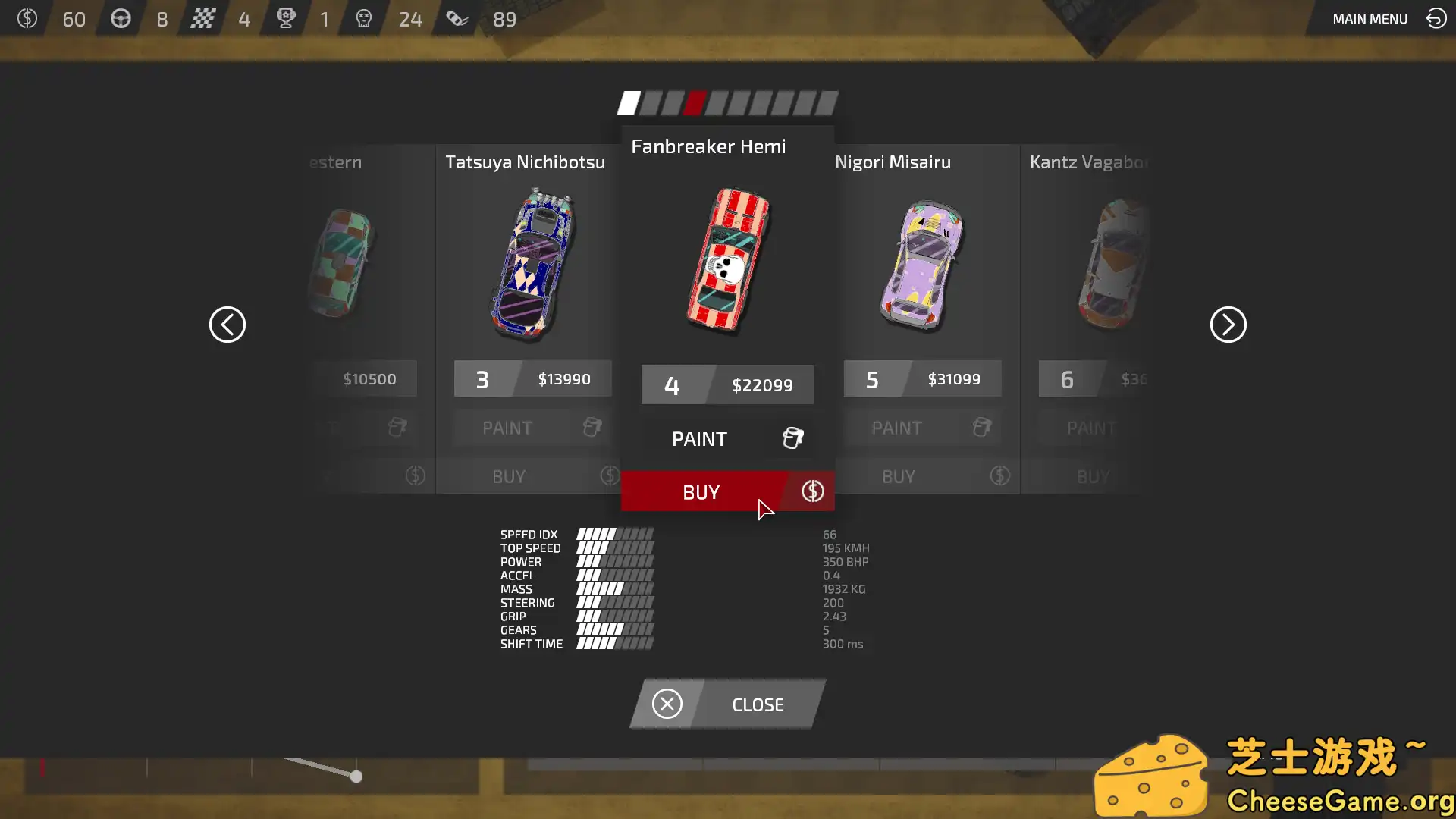Click the checkered flag icon
The height and width of the screenshot is (819, 1456).
tap(204, 19)
